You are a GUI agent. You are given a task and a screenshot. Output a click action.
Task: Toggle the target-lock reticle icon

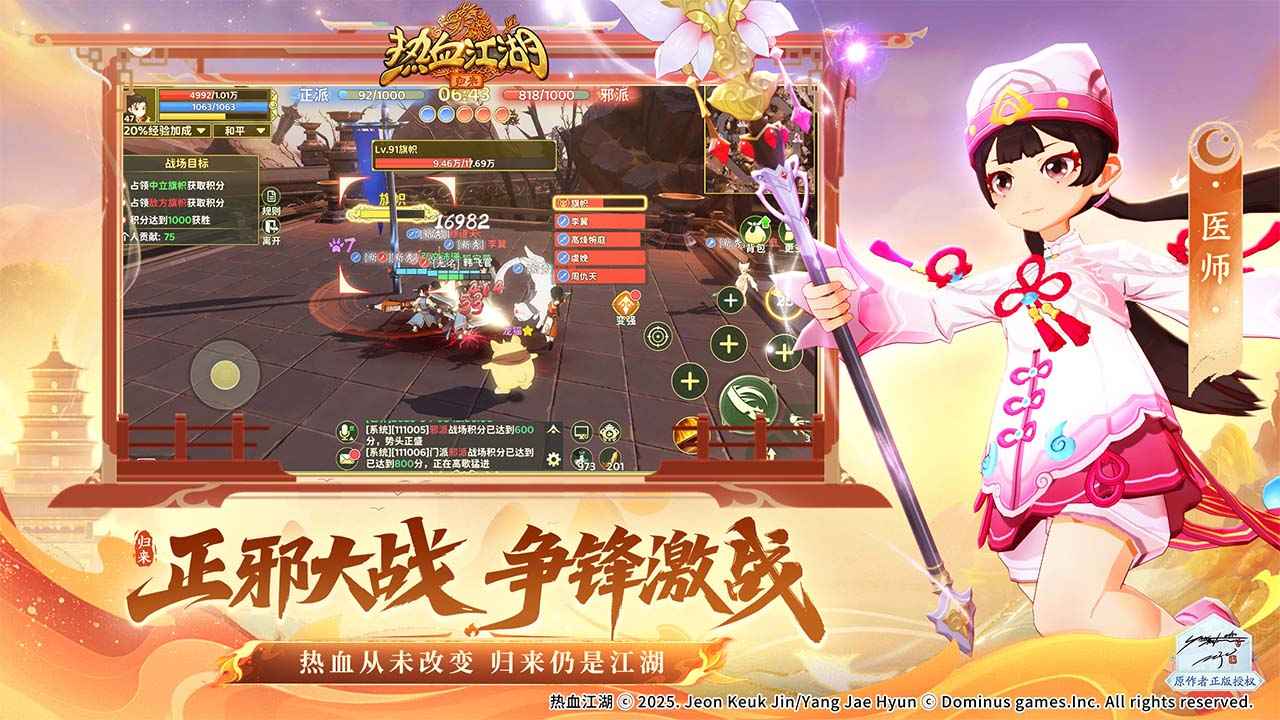pyautogui.click(x=655, y=335)
